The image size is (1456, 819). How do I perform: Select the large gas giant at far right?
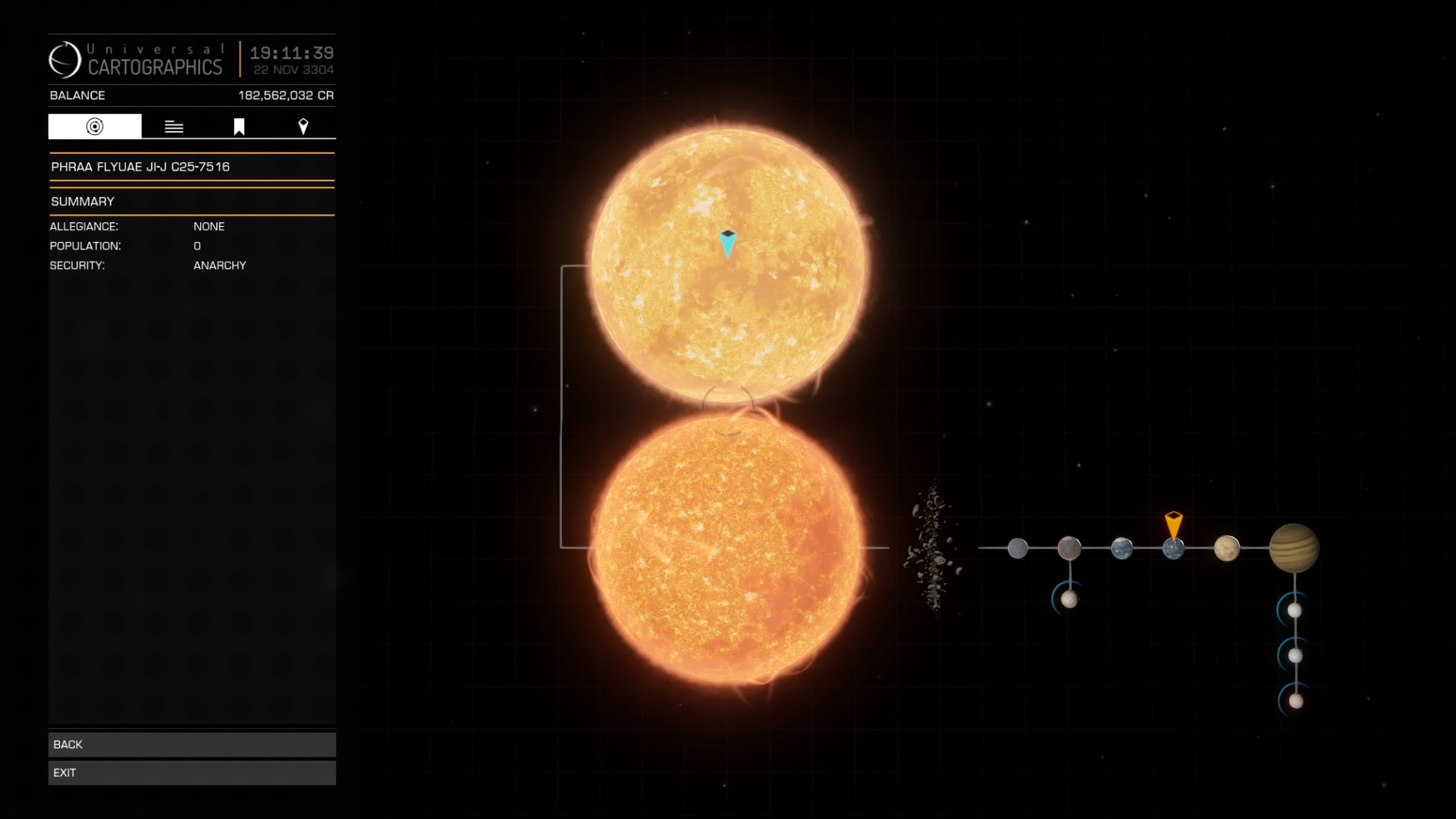[x=1294, y=549]
